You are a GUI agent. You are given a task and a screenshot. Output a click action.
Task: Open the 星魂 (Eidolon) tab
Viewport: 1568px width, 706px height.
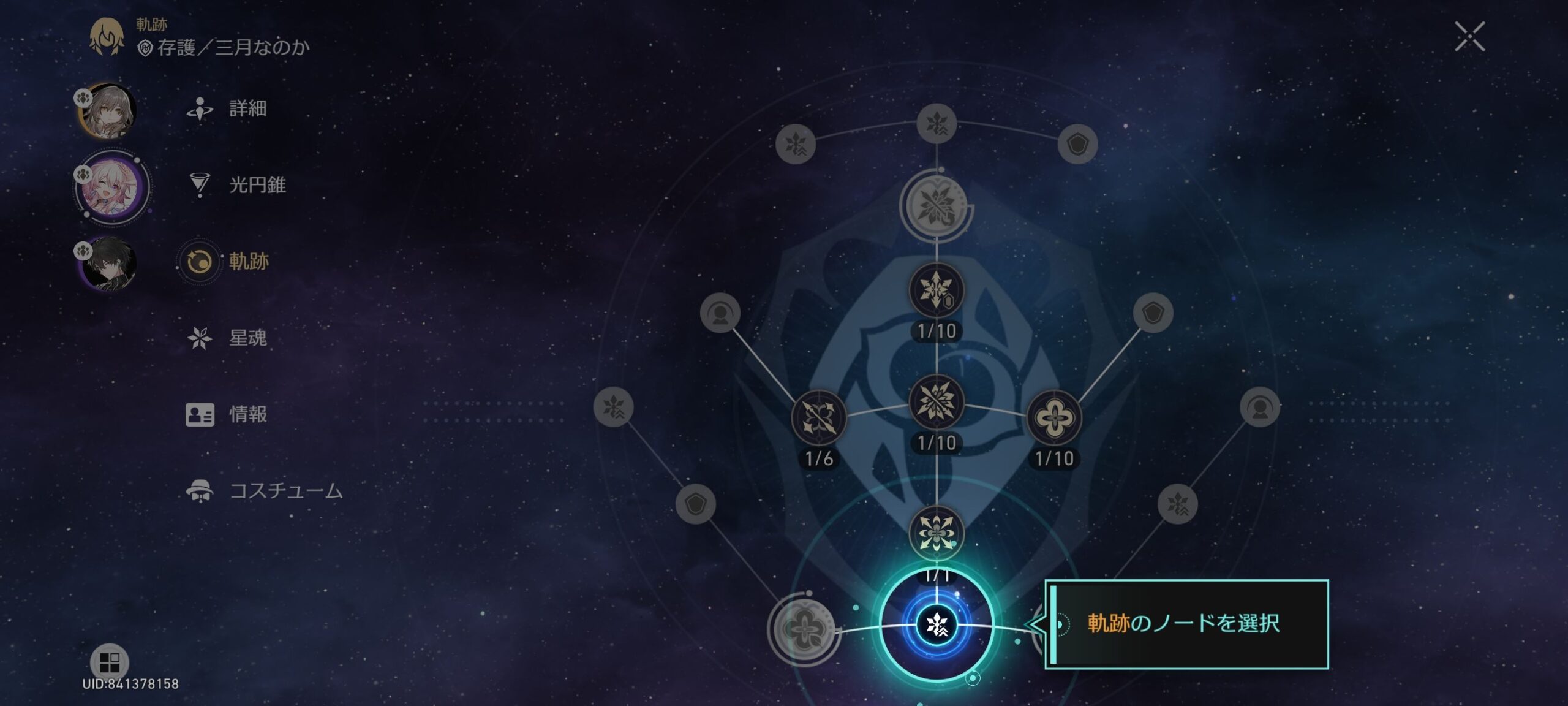(x=247, y=338)
